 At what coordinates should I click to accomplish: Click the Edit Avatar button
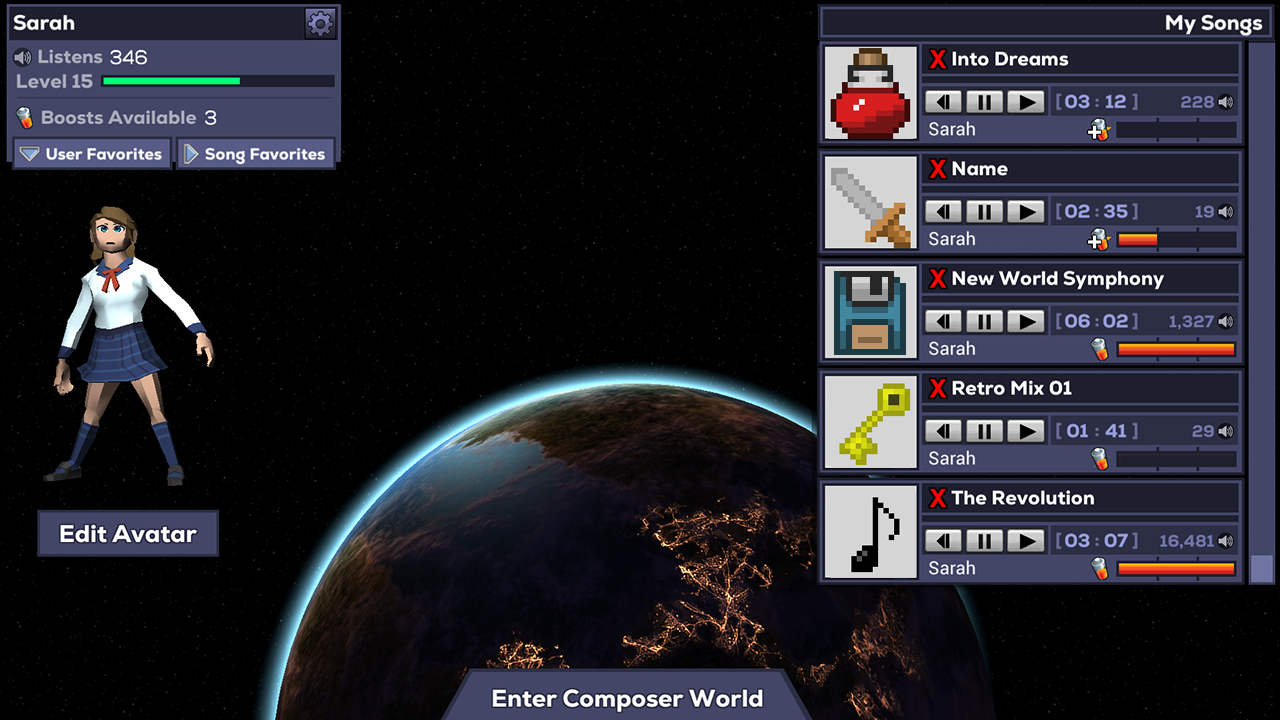pos(127,533)
